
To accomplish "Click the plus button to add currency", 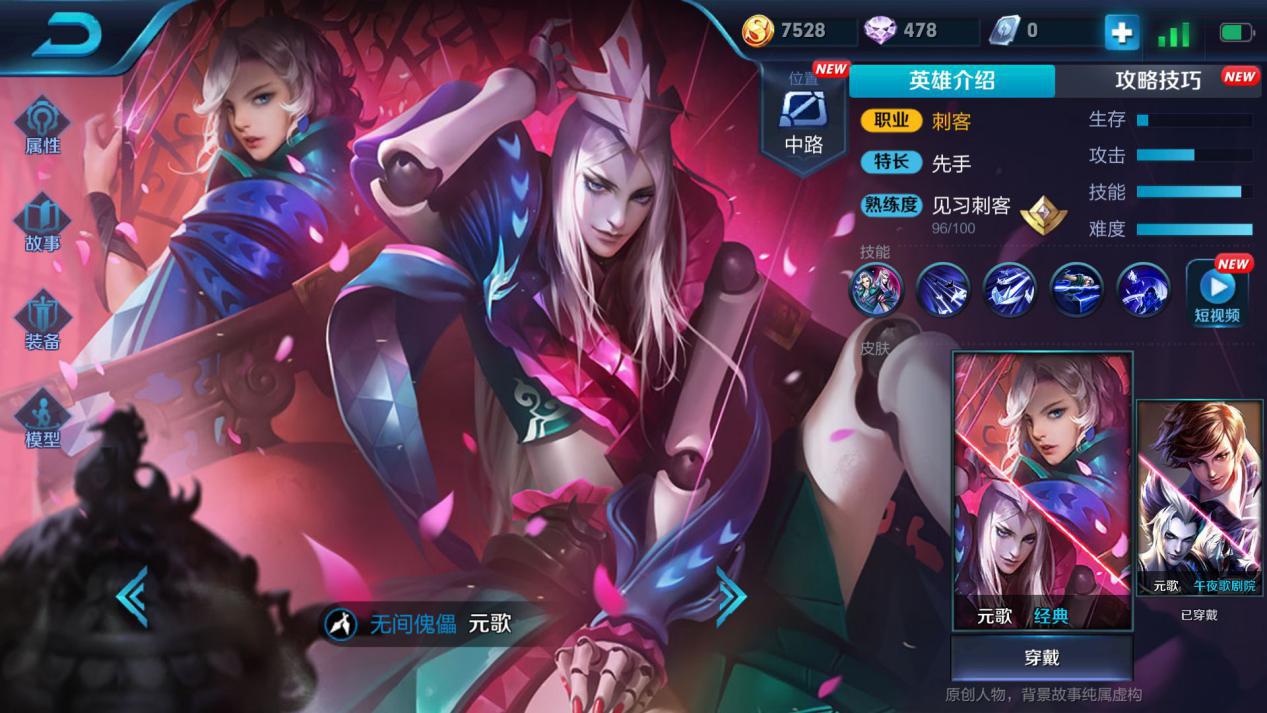I will [1121, 33].
